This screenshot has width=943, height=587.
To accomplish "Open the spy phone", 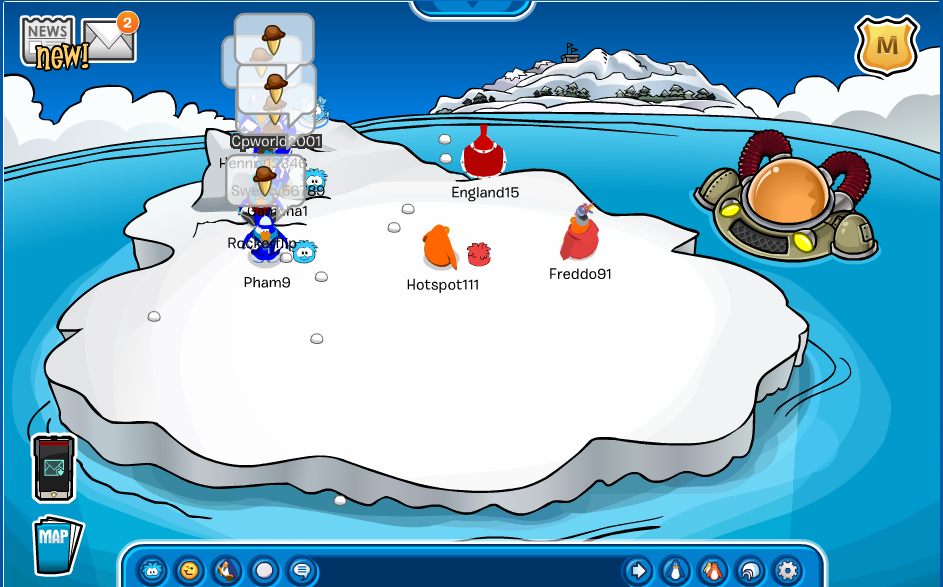I will coord(54,467).
